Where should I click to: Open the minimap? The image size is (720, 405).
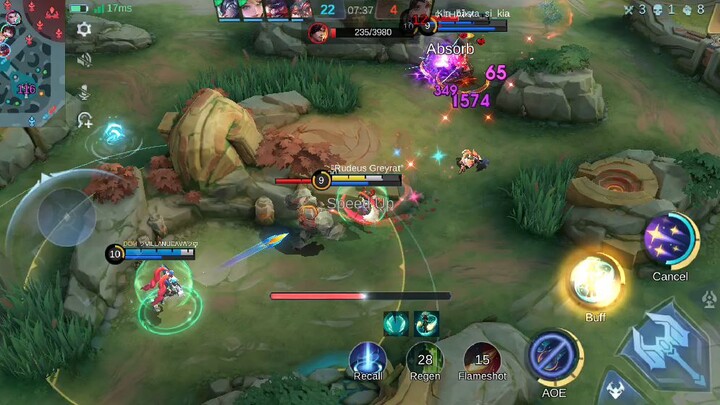[x=32, y=63]
